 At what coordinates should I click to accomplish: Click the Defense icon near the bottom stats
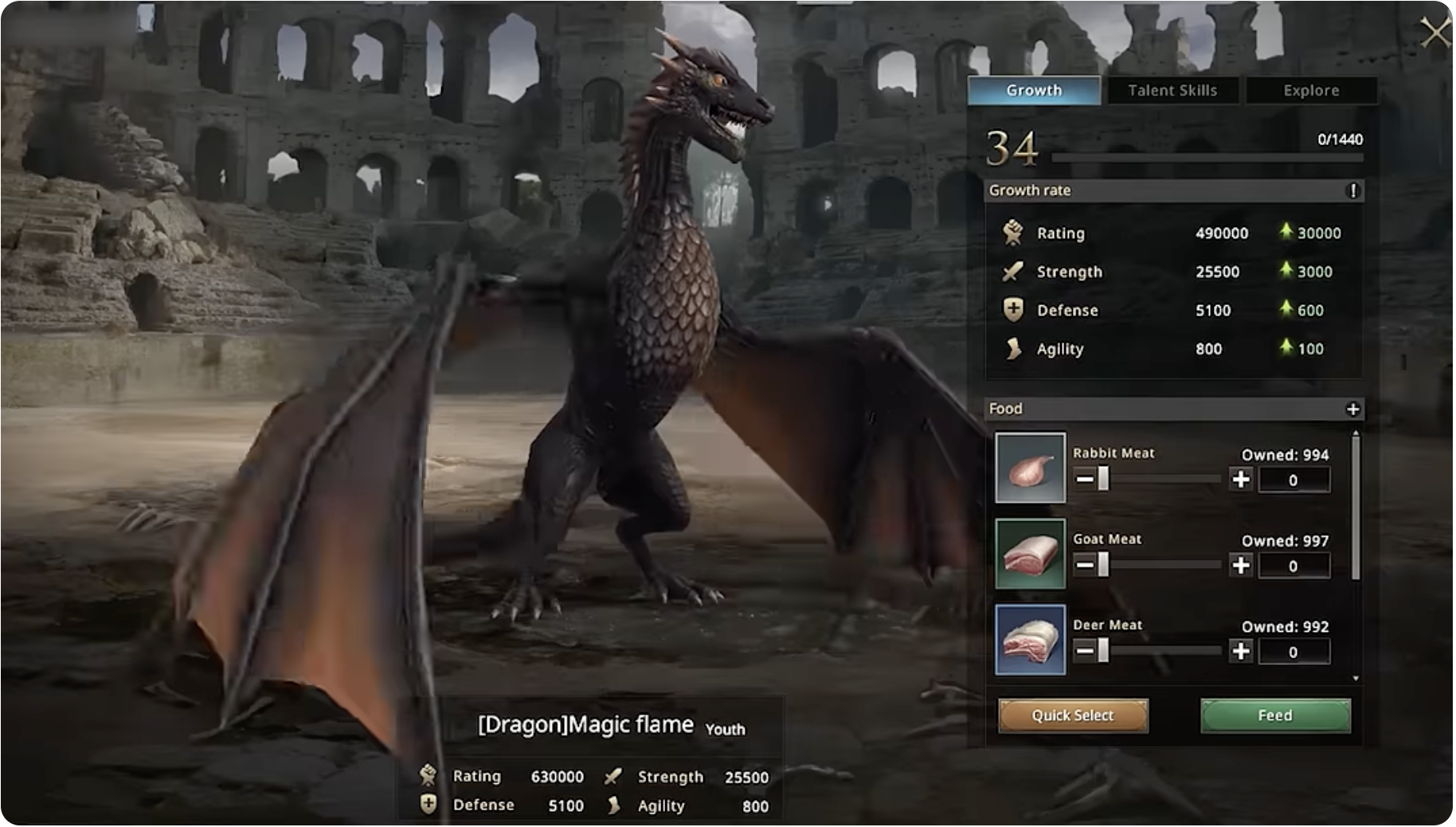tap(427, 804)
